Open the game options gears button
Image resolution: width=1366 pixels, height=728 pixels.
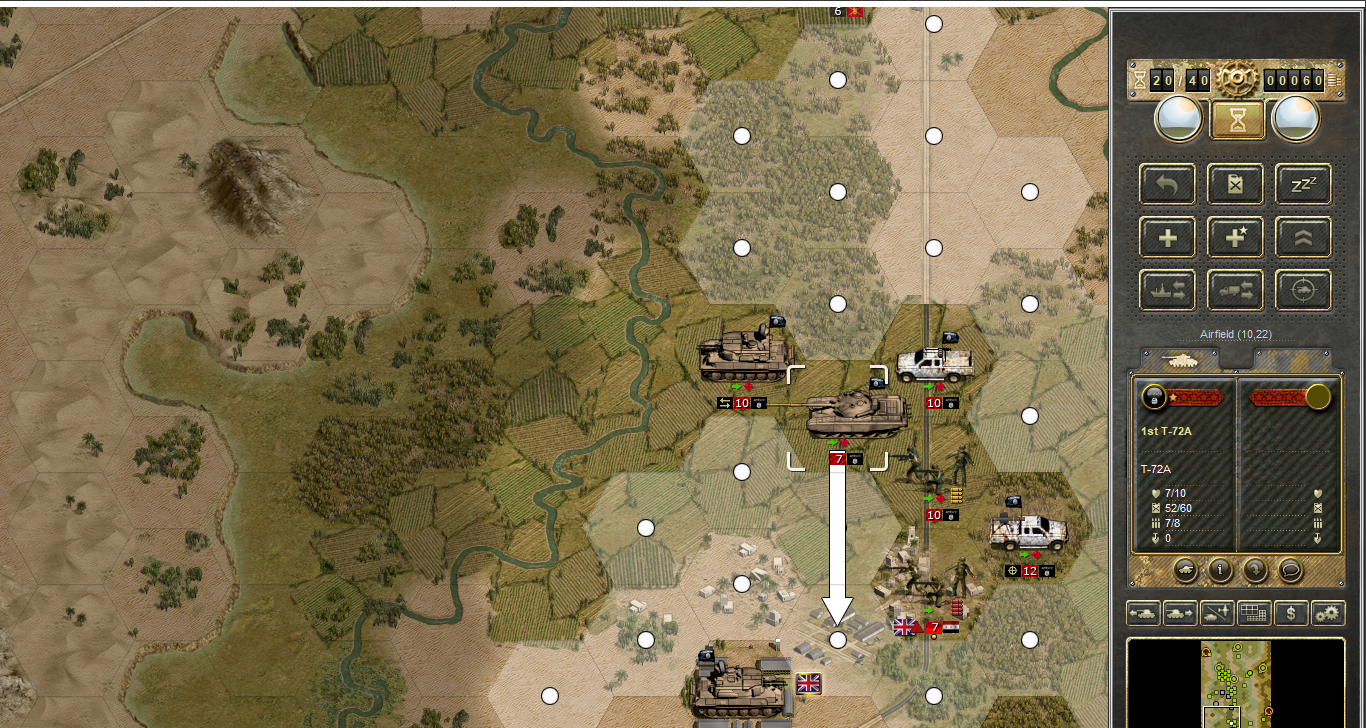click(x=1328, y=613)
